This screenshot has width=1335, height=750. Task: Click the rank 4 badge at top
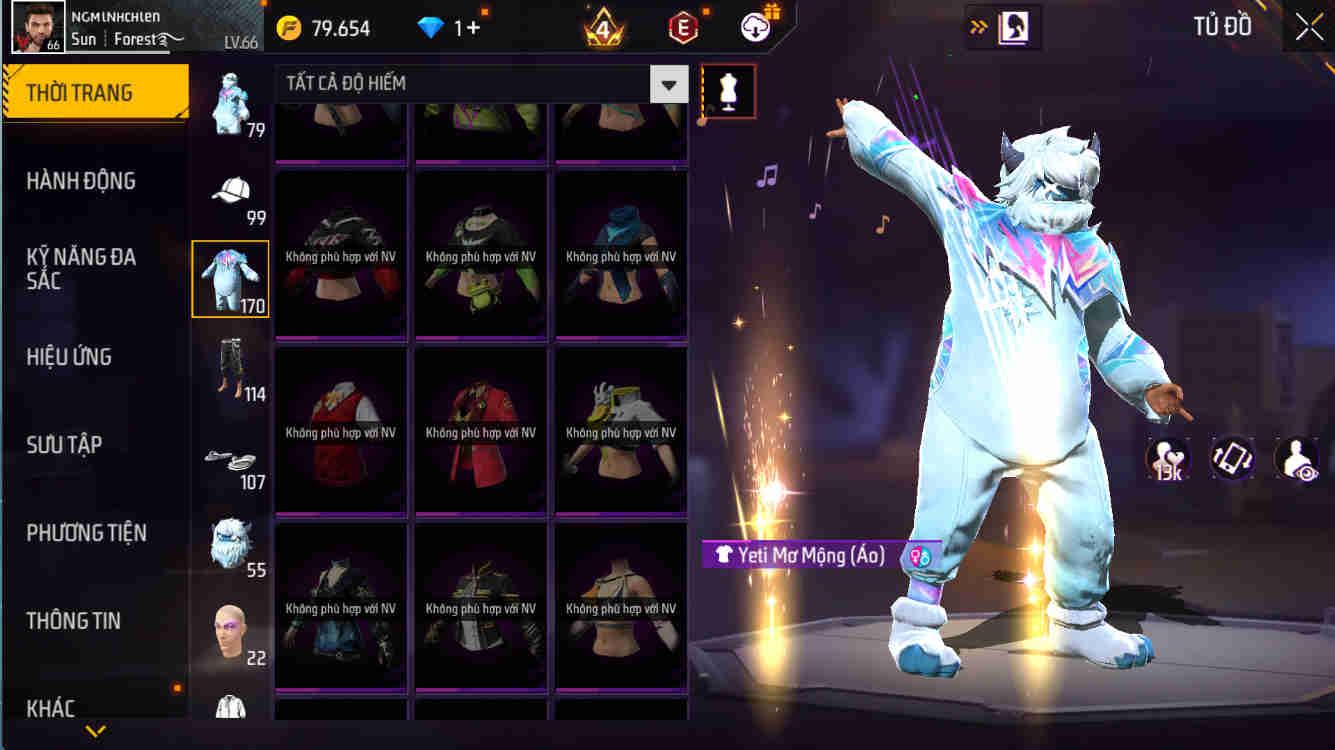[x=601, y=27]
